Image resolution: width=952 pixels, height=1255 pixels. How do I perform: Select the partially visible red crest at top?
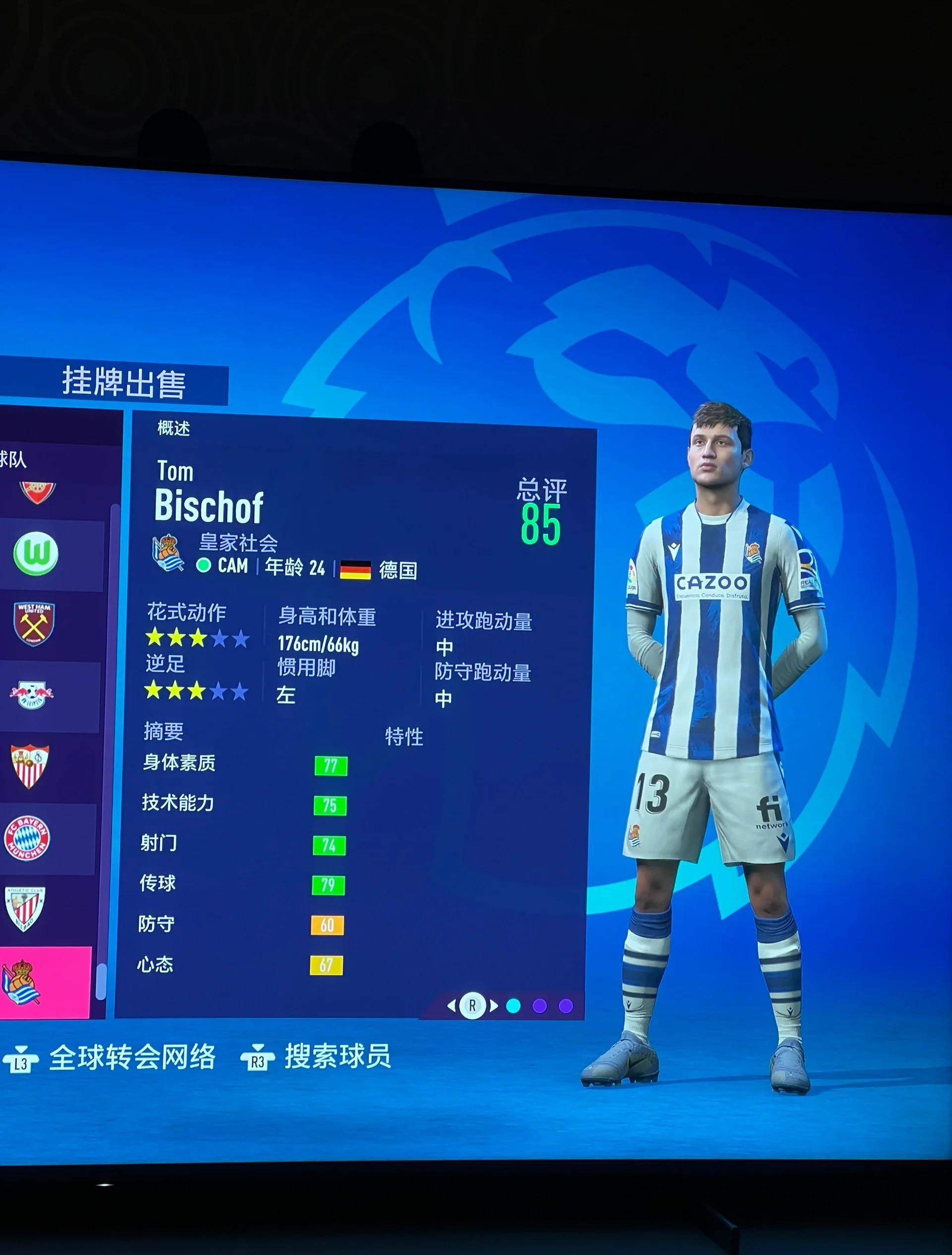pyautogui.click(x=38, y=491)
